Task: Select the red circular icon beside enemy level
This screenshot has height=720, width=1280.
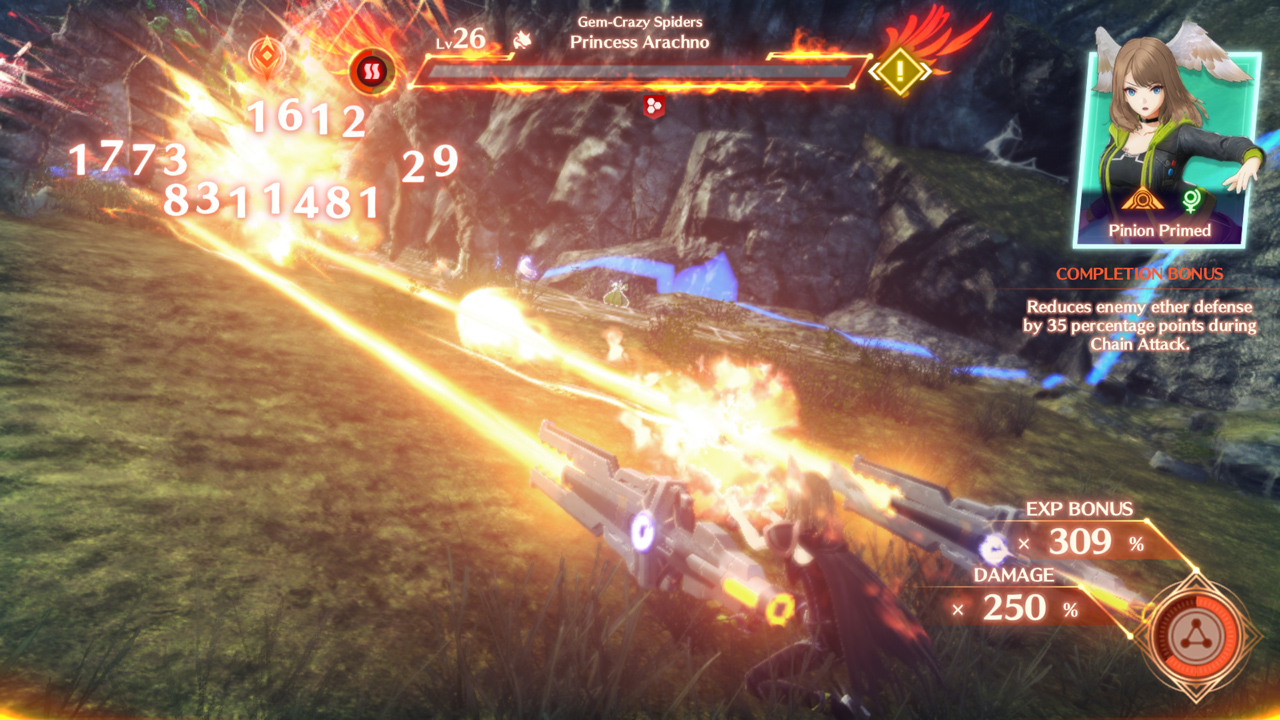Action: pyautogui.click(x=372, y=71)
